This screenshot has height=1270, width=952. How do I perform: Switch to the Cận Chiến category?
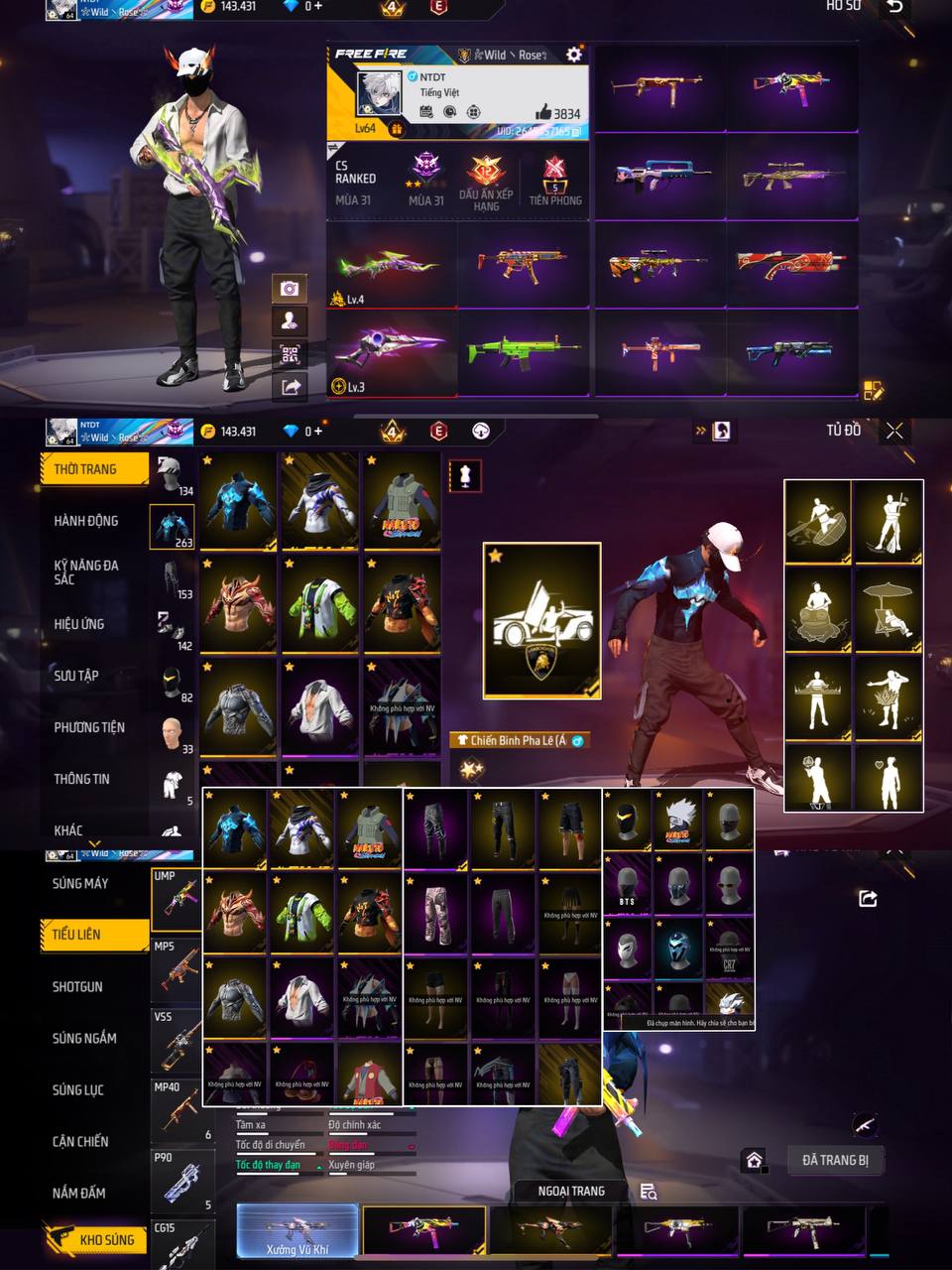(x=80, y=1142)
